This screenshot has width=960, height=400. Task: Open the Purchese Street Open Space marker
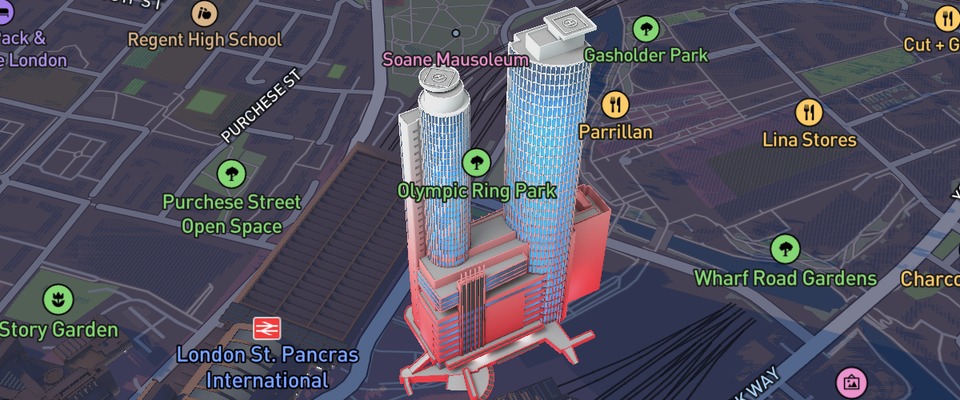[231, 174]
